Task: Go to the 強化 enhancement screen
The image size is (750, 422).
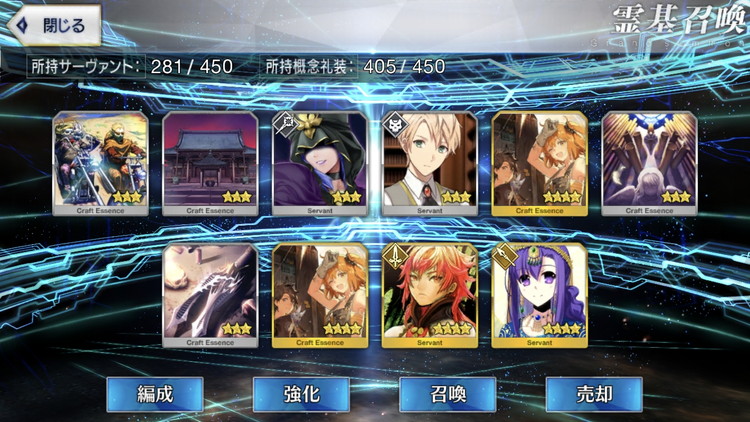Action: click(301, 394)
